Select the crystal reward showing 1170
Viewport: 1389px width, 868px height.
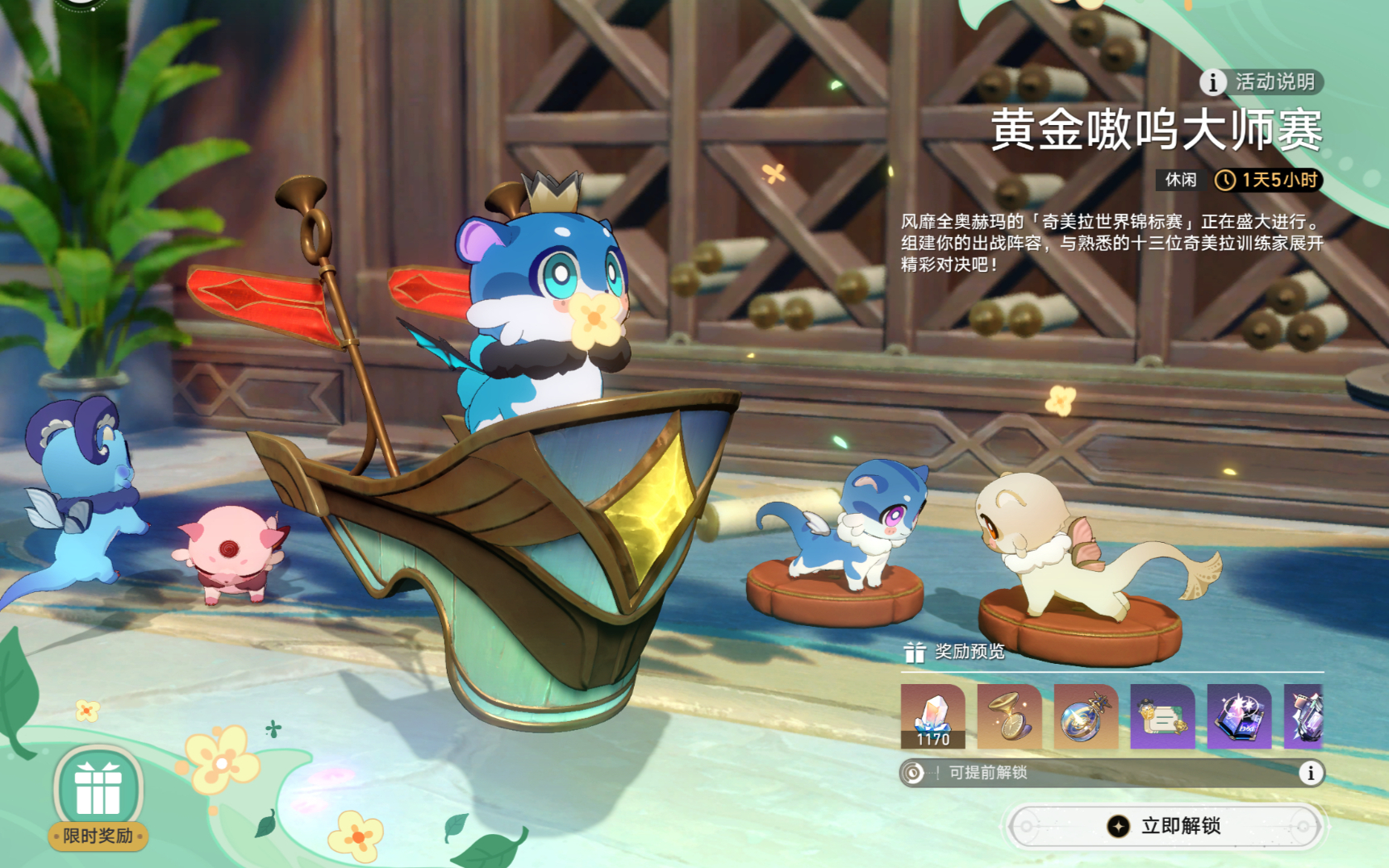pyautogui.click(x=932, y=716)
